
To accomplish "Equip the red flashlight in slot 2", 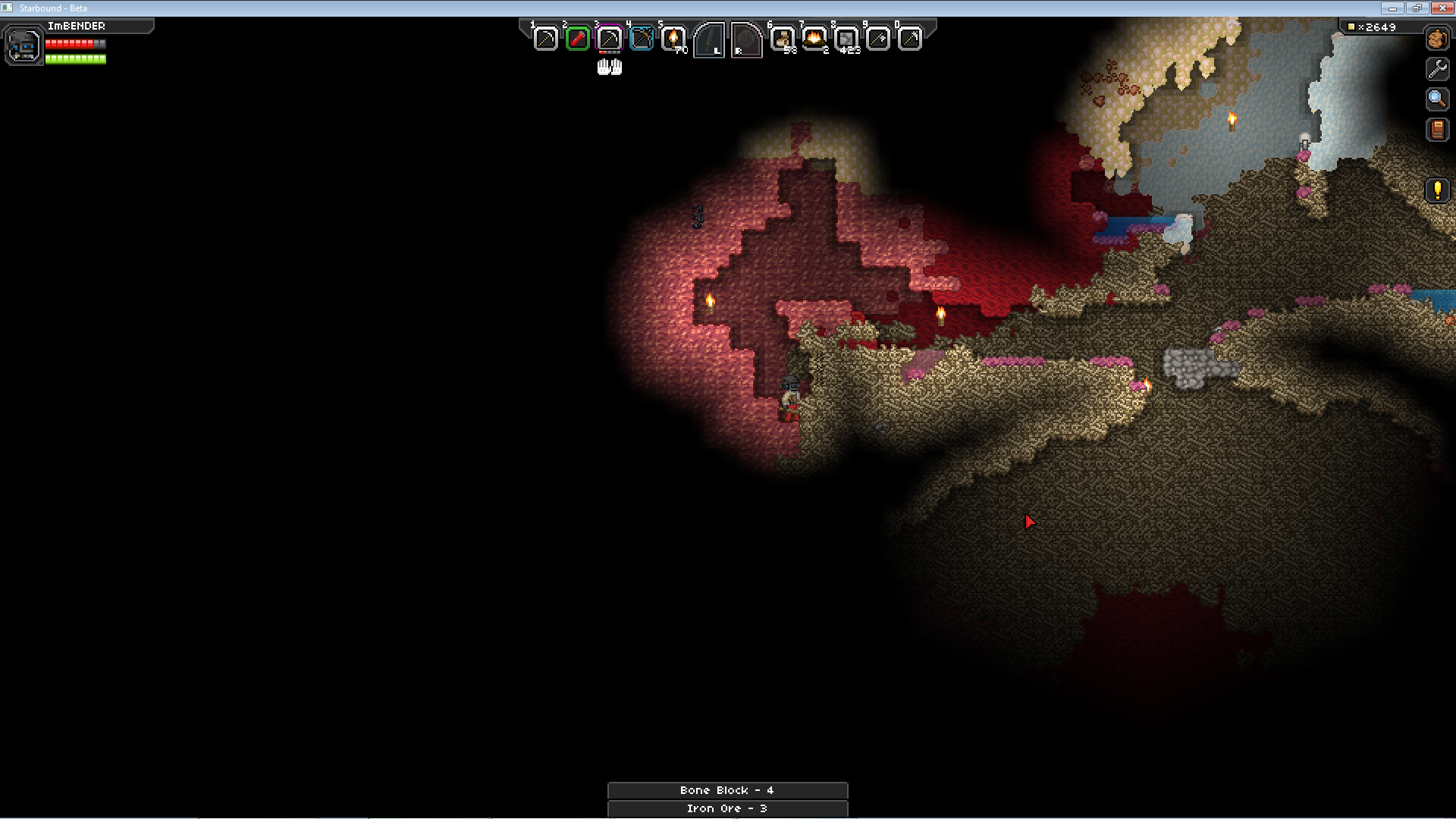I will click(x=578, y=39).
